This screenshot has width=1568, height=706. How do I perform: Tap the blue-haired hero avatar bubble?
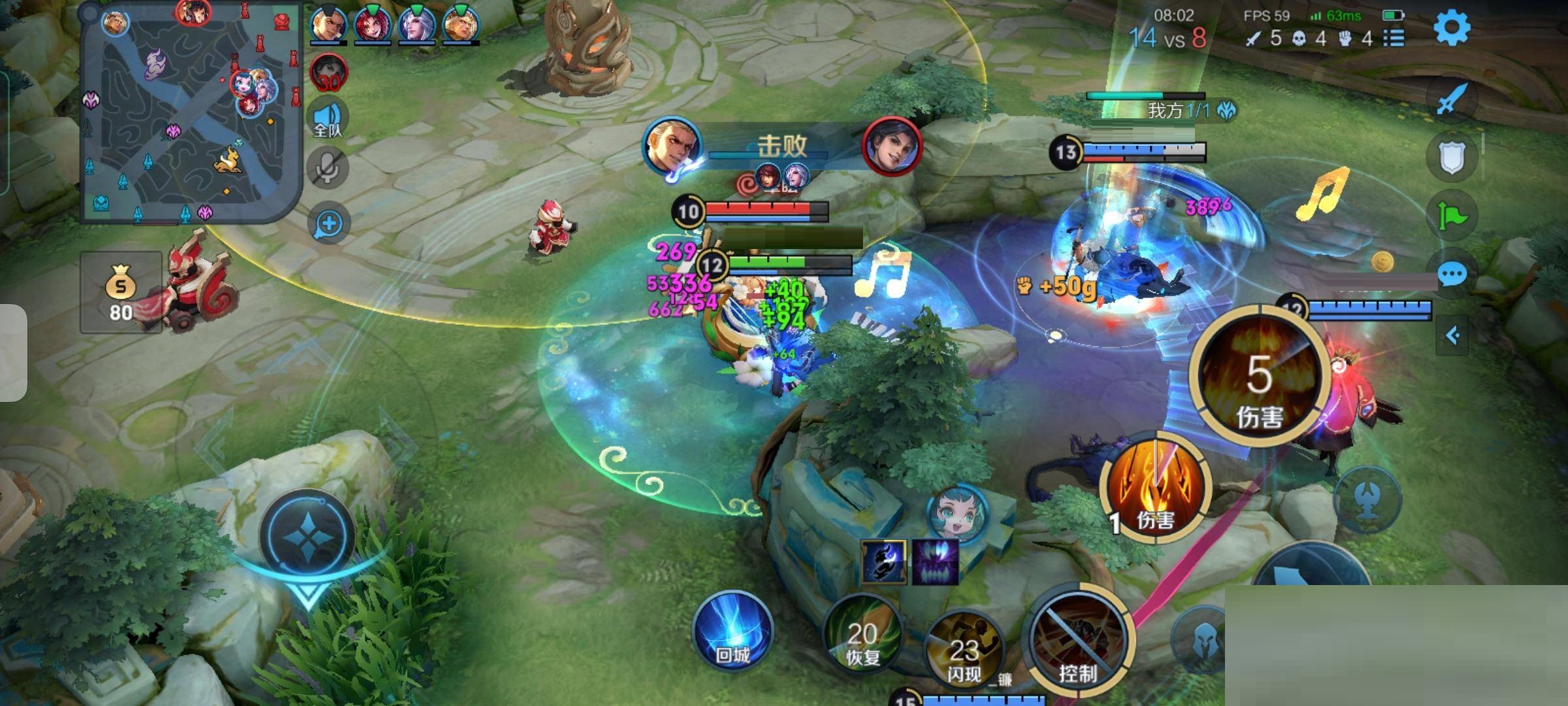coord(956,513)
